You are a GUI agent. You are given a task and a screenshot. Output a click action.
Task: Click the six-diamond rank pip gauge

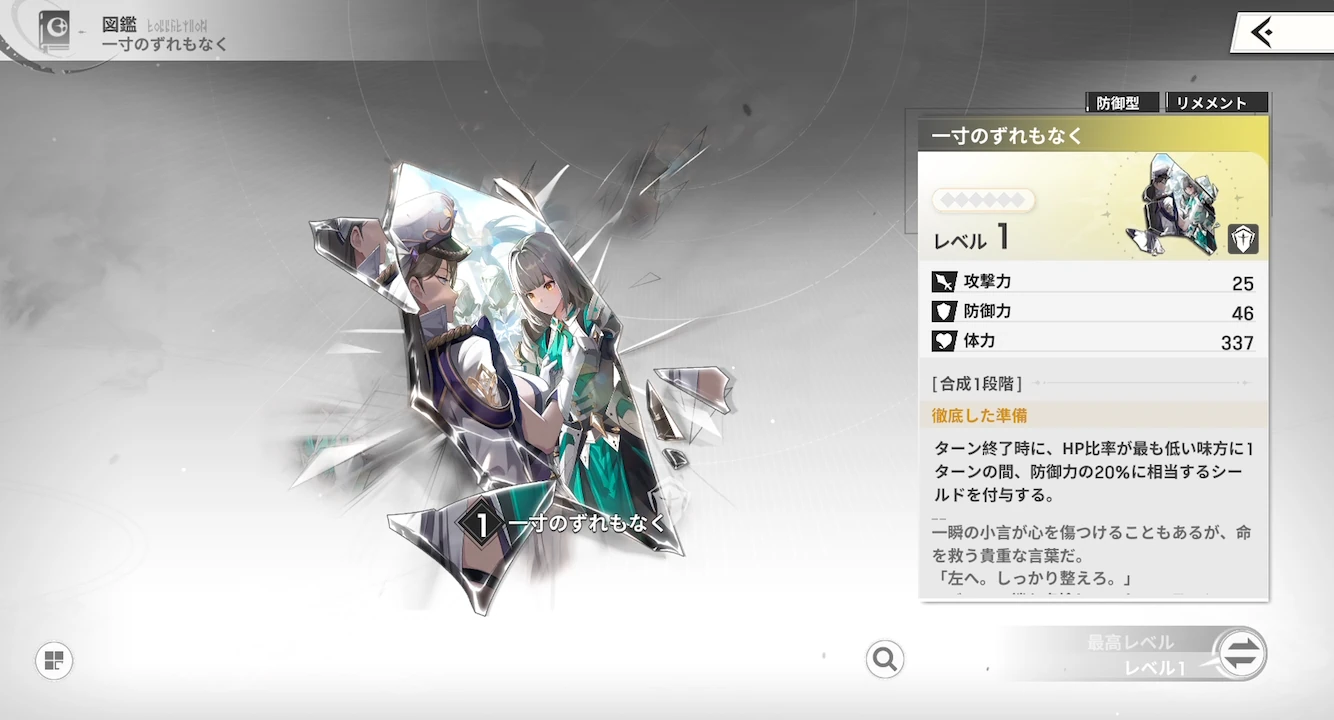pos(985,200)
